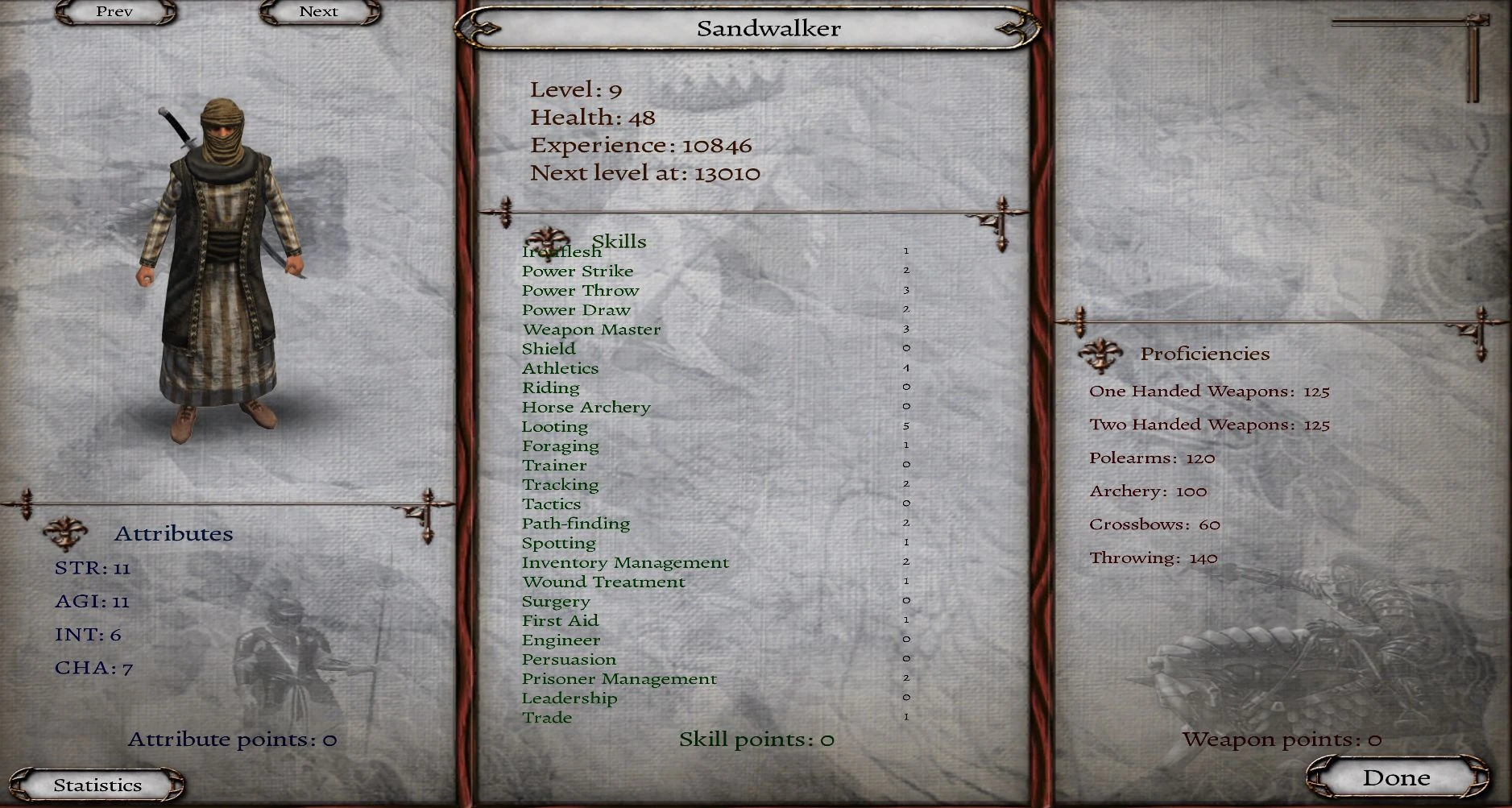Click Done to close the character sheet

[1396, 777]
